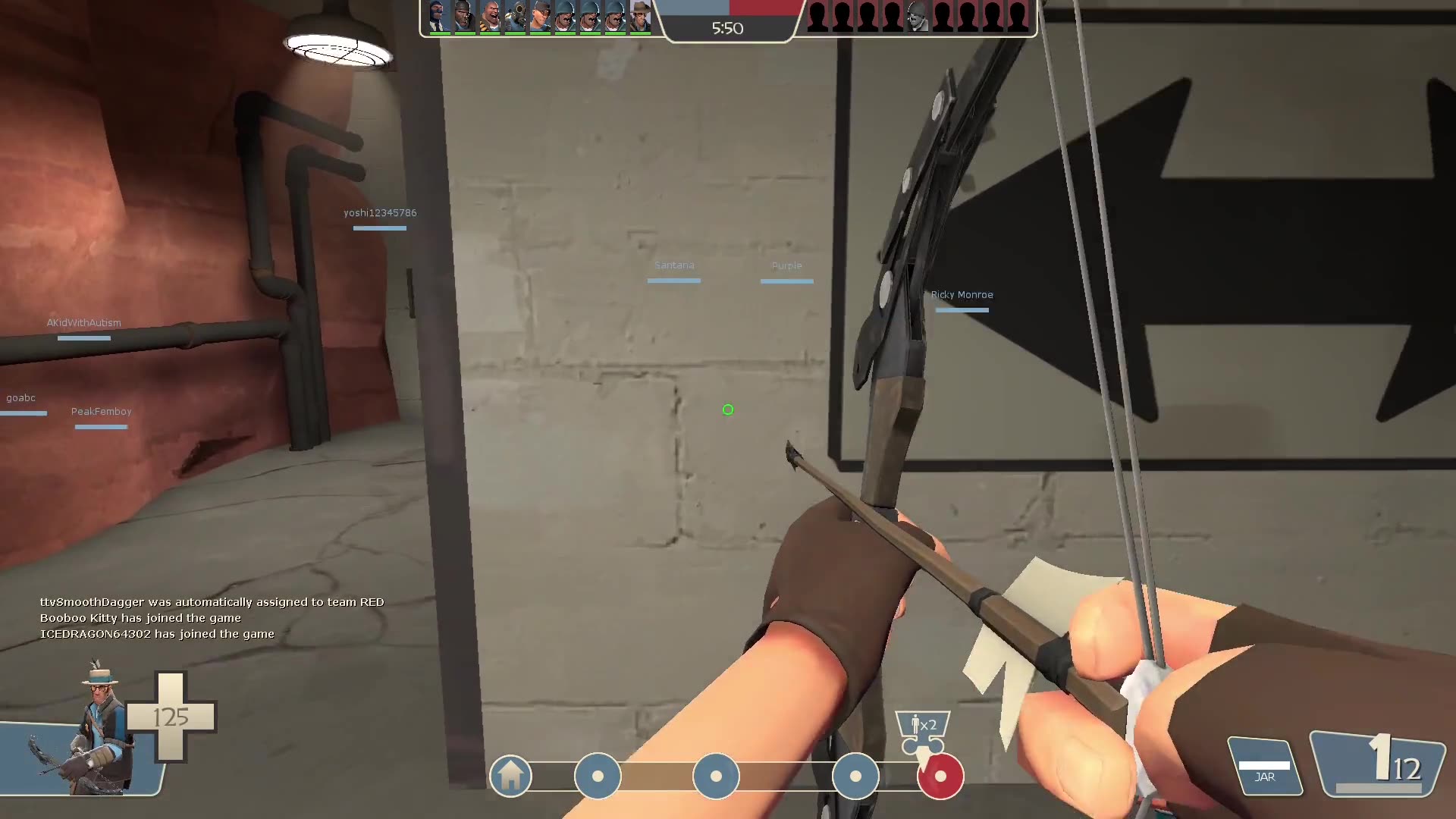The image size is (1456, 819).
Task: Click the health bar under yoshi12345786
Action: click(x=380, y=227)
